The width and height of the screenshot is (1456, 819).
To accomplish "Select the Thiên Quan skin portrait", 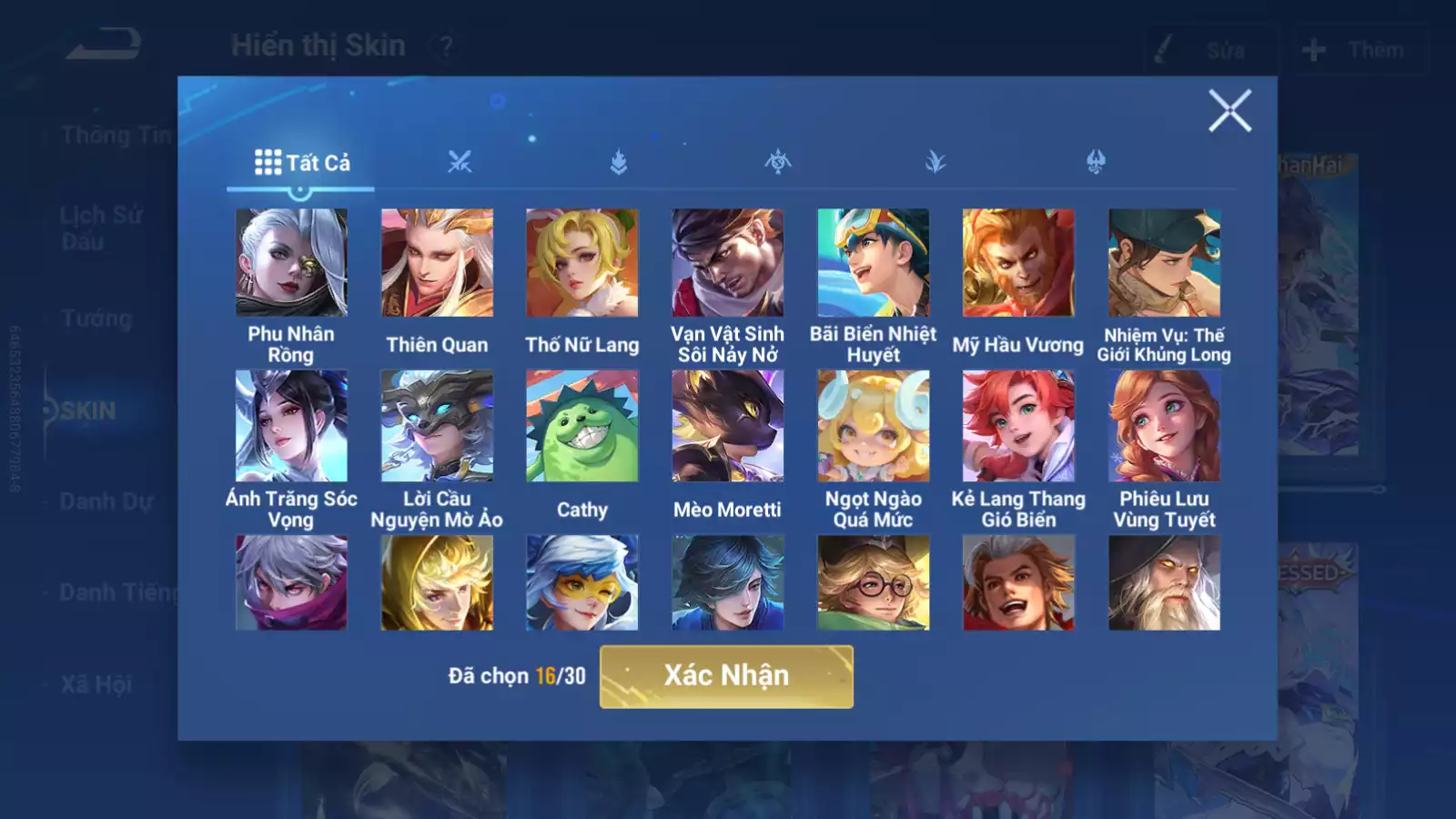I will click(437, 263).
